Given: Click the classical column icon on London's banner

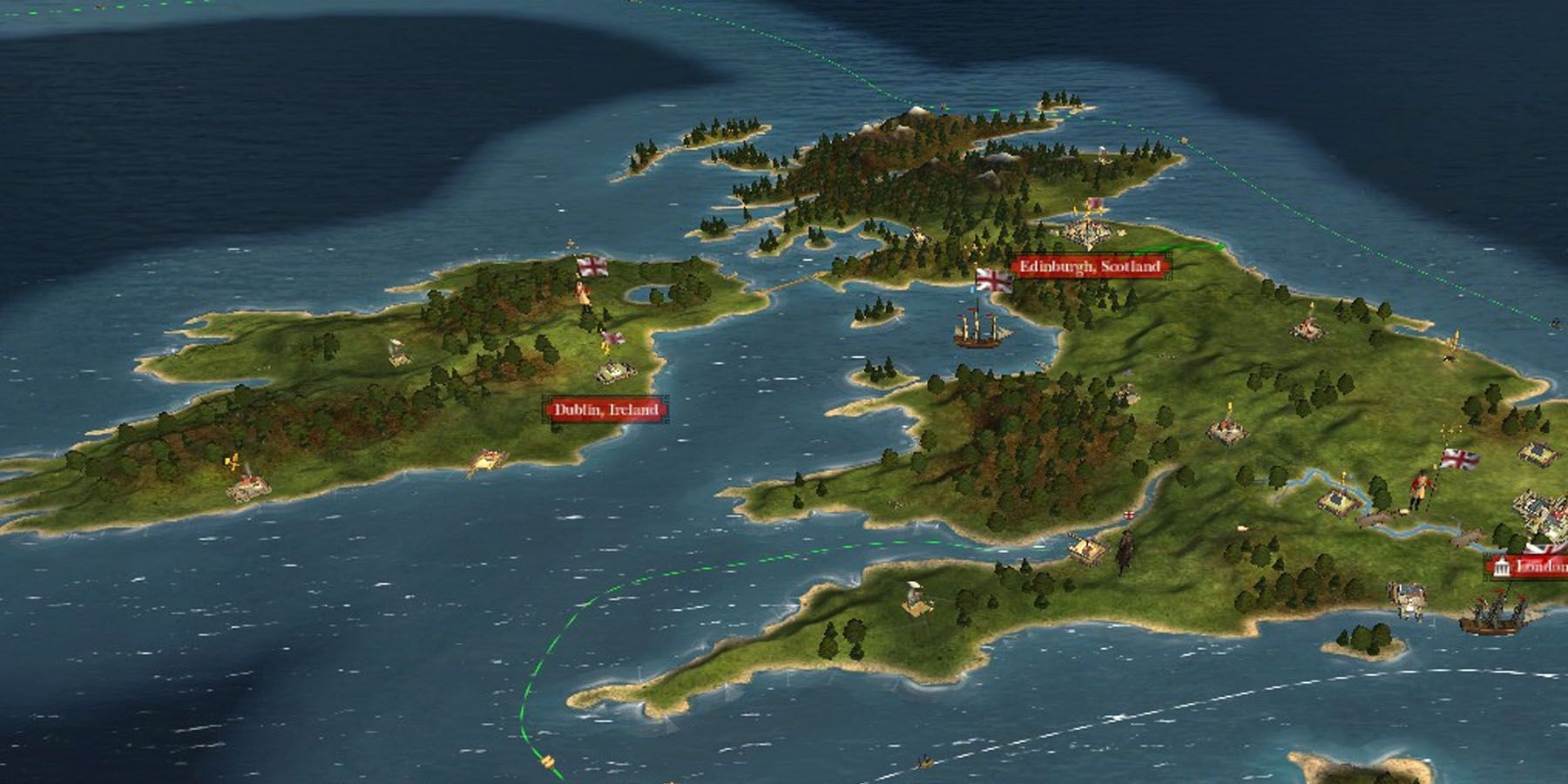Looking at the screenshot, I should point(1501,564).
